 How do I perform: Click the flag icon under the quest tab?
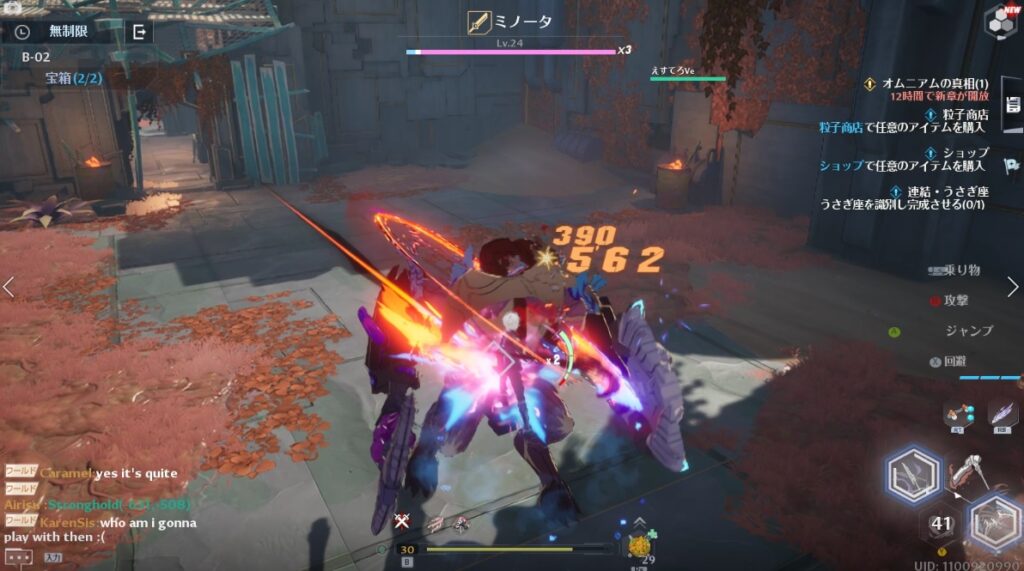tap(1012, 166)
